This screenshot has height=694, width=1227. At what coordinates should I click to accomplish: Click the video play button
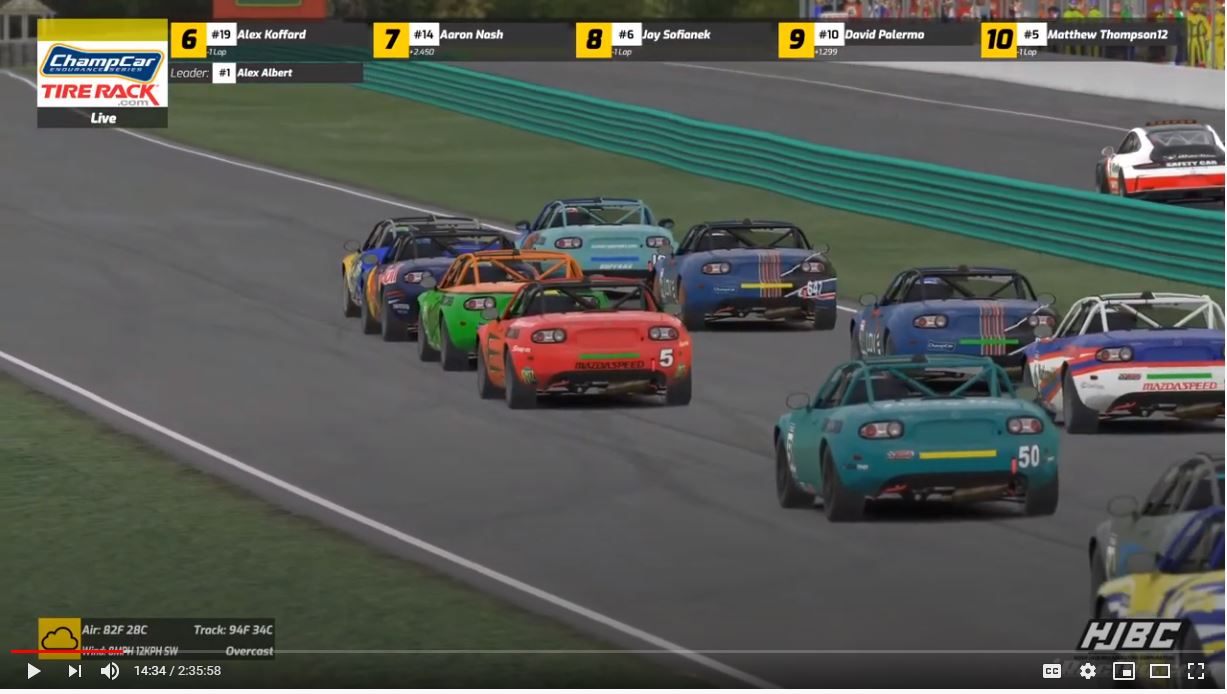click(x=33, y=671)
